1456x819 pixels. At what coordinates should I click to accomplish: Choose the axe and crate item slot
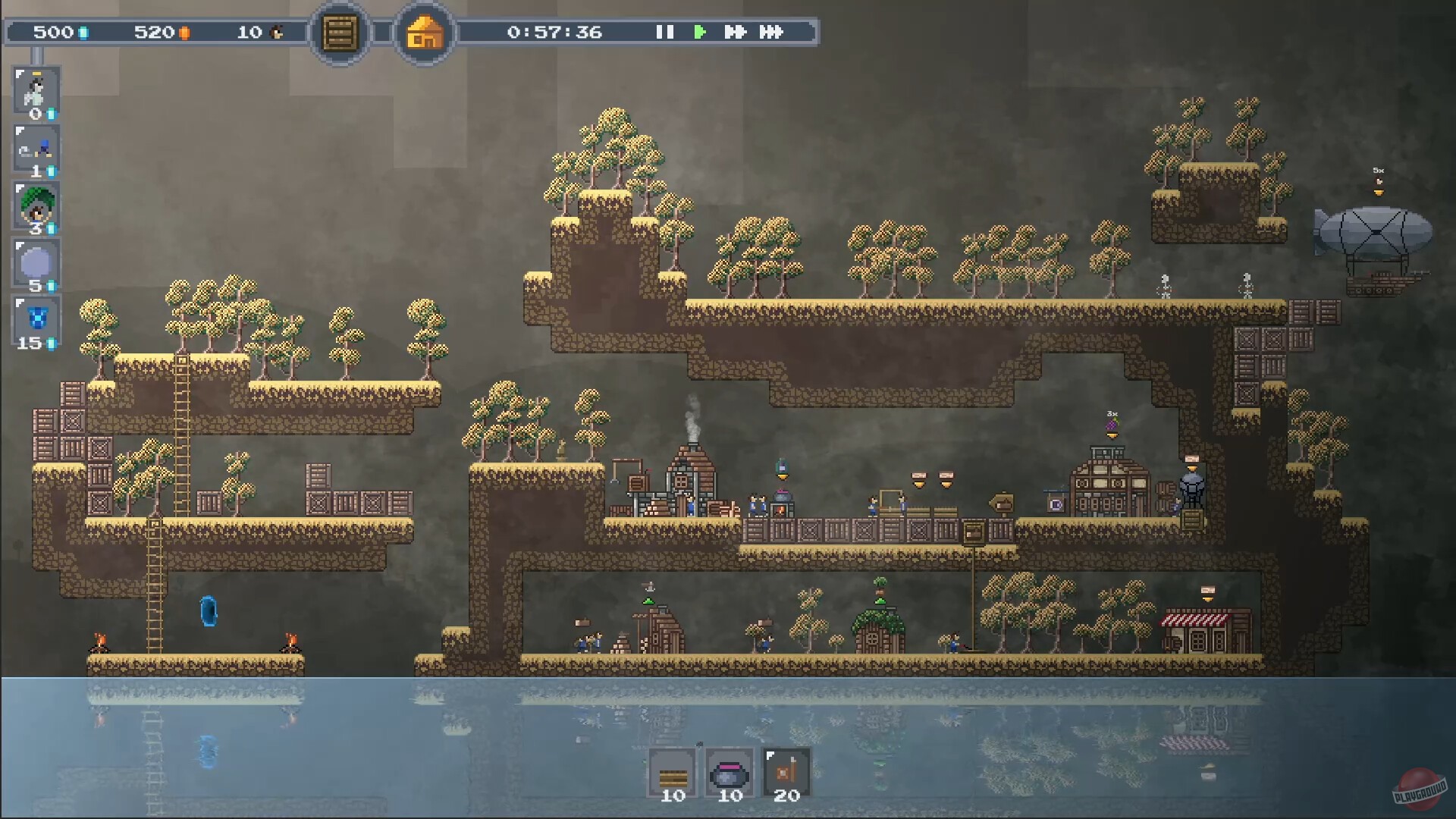786,773
